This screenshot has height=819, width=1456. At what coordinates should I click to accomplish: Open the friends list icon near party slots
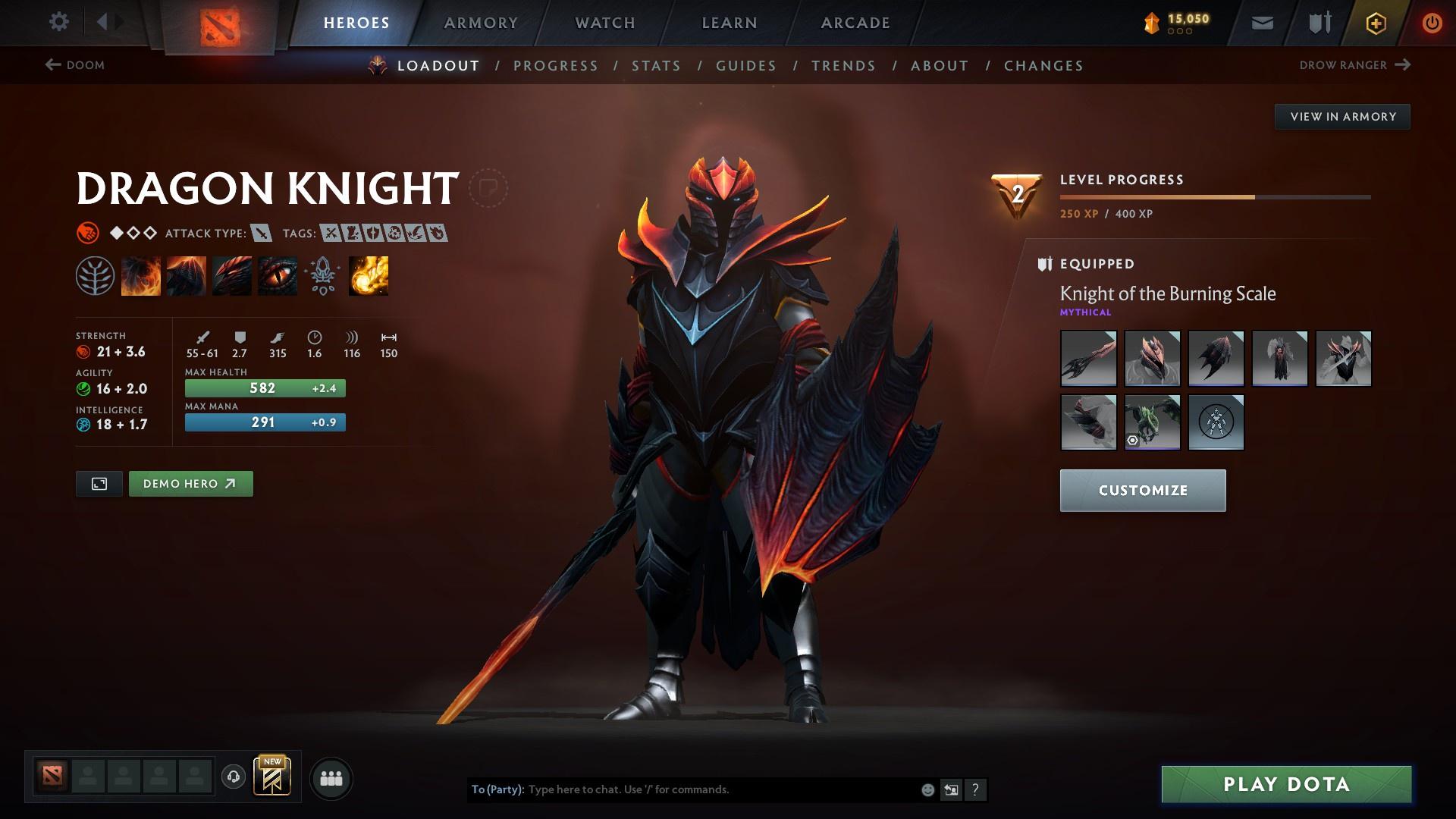(330, 777)
